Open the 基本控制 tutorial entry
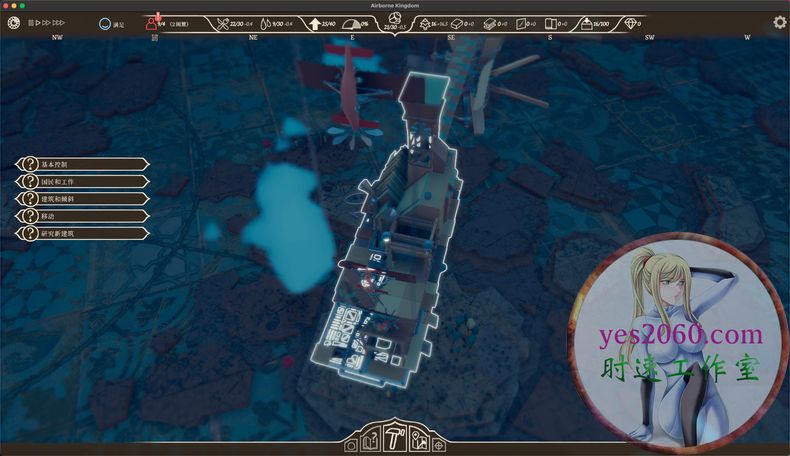 [82, 164]
